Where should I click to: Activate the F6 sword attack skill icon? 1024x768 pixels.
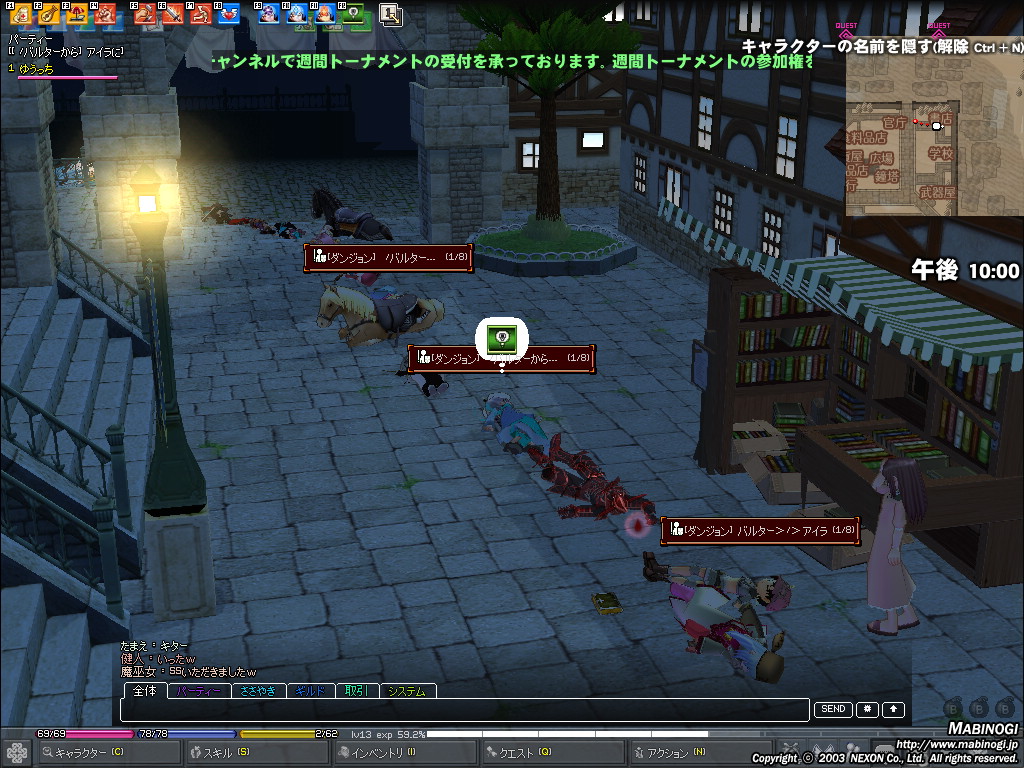[174, 14]
